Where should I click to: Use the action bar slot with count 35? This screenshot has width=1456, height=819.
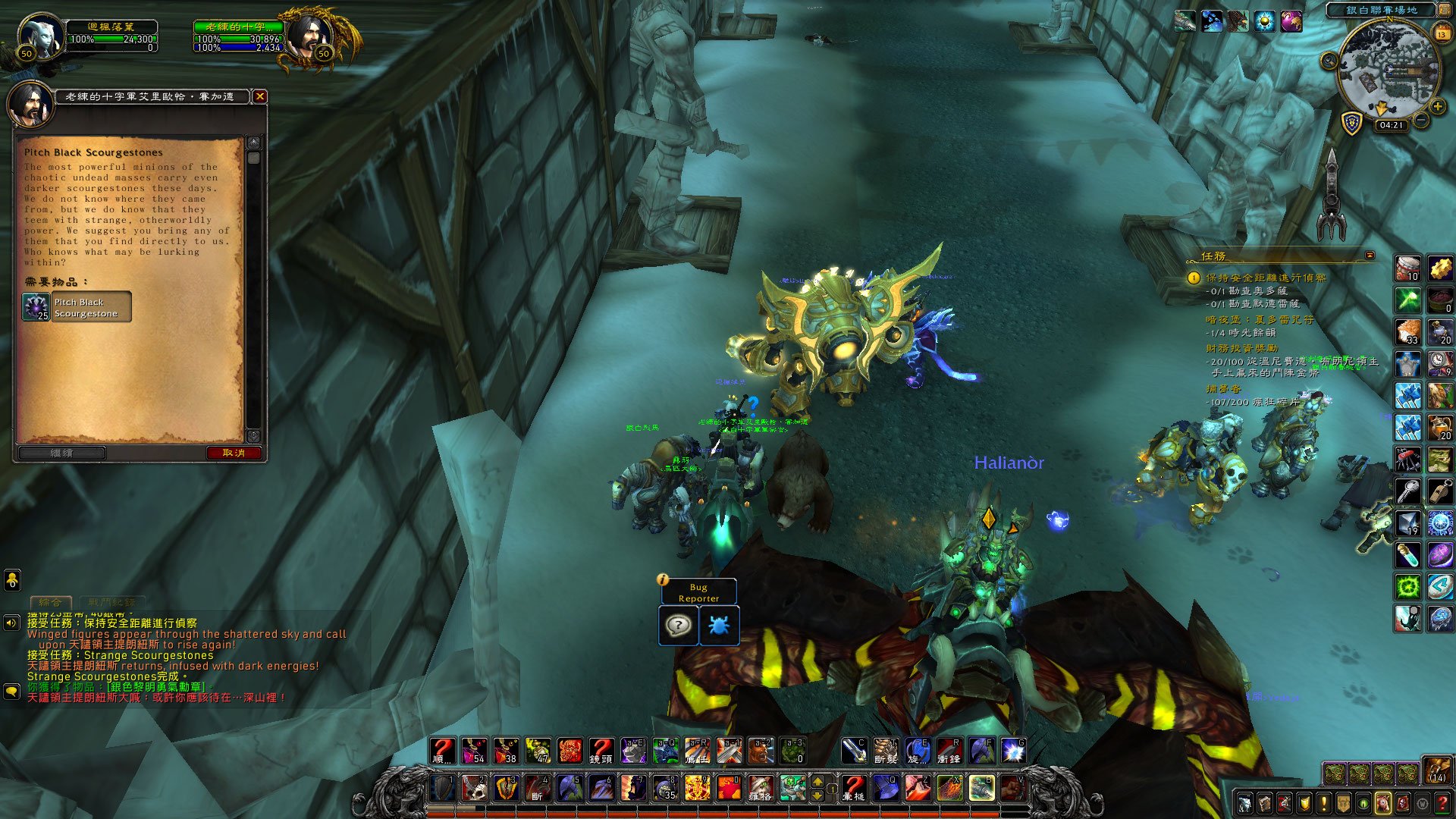click(x=666, y=789)
